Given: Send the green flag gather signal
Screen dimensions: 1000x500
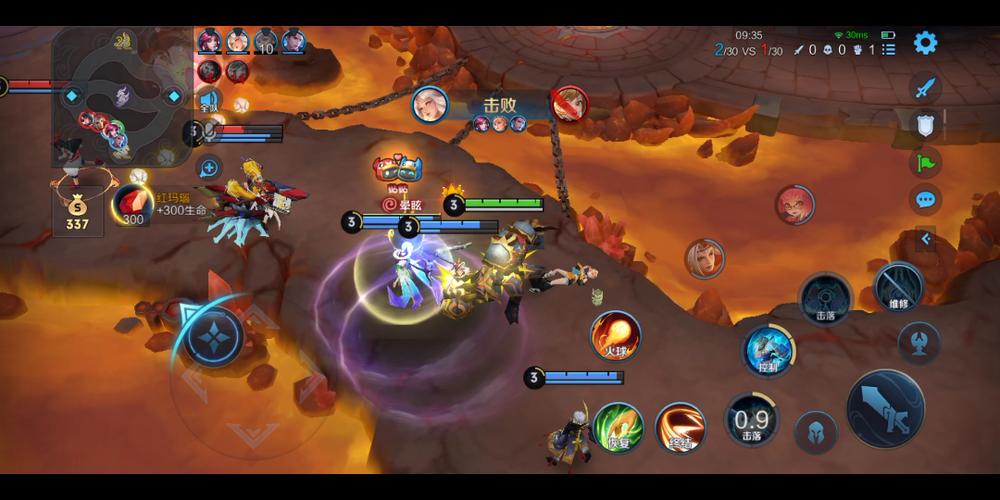Looking at the screenshot, I should pyautogui.click(x=926, y=162).
